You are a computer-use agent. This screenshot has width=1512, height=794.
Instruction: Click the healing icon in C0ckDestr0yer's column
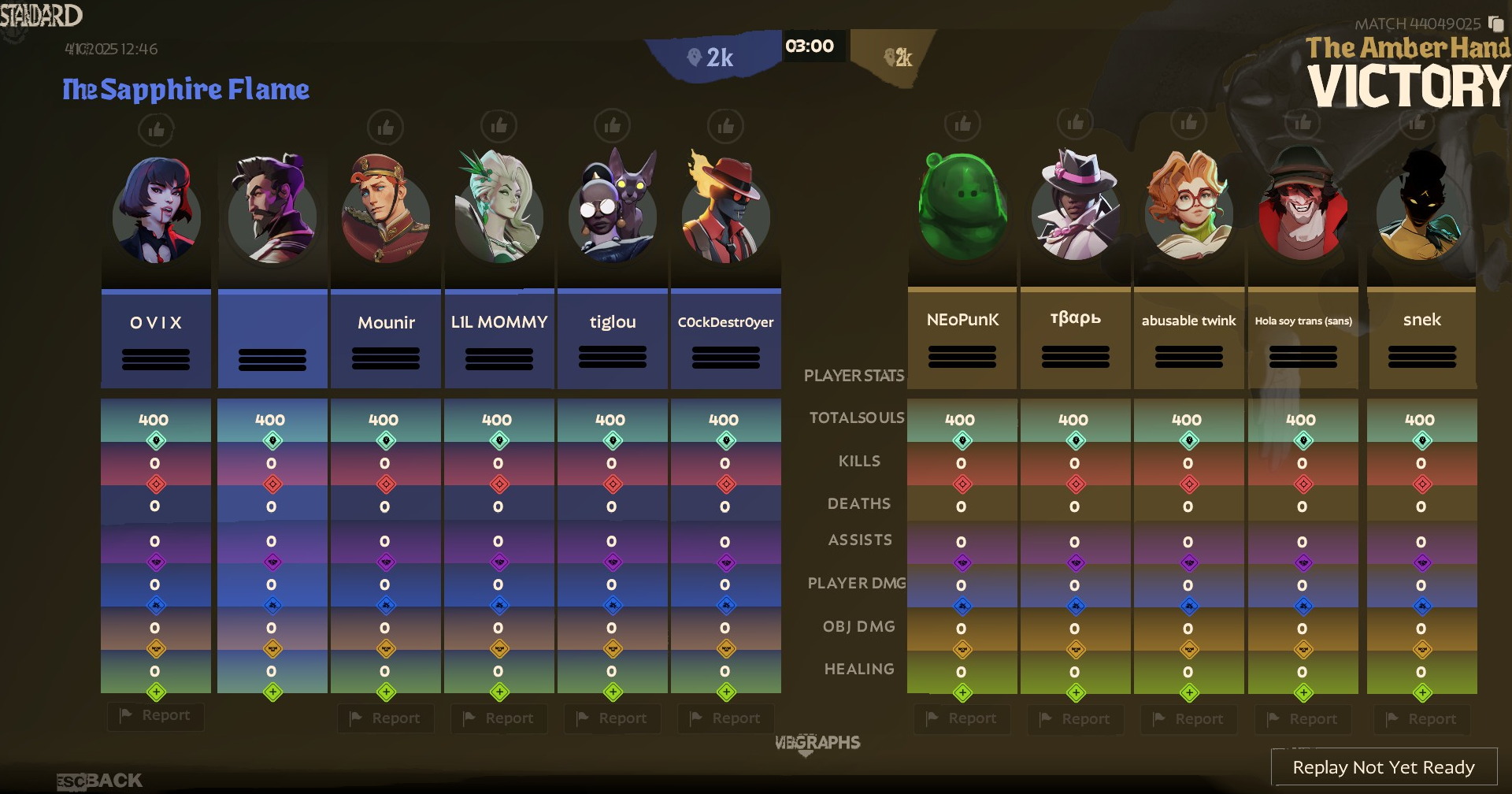pos(726,691)
